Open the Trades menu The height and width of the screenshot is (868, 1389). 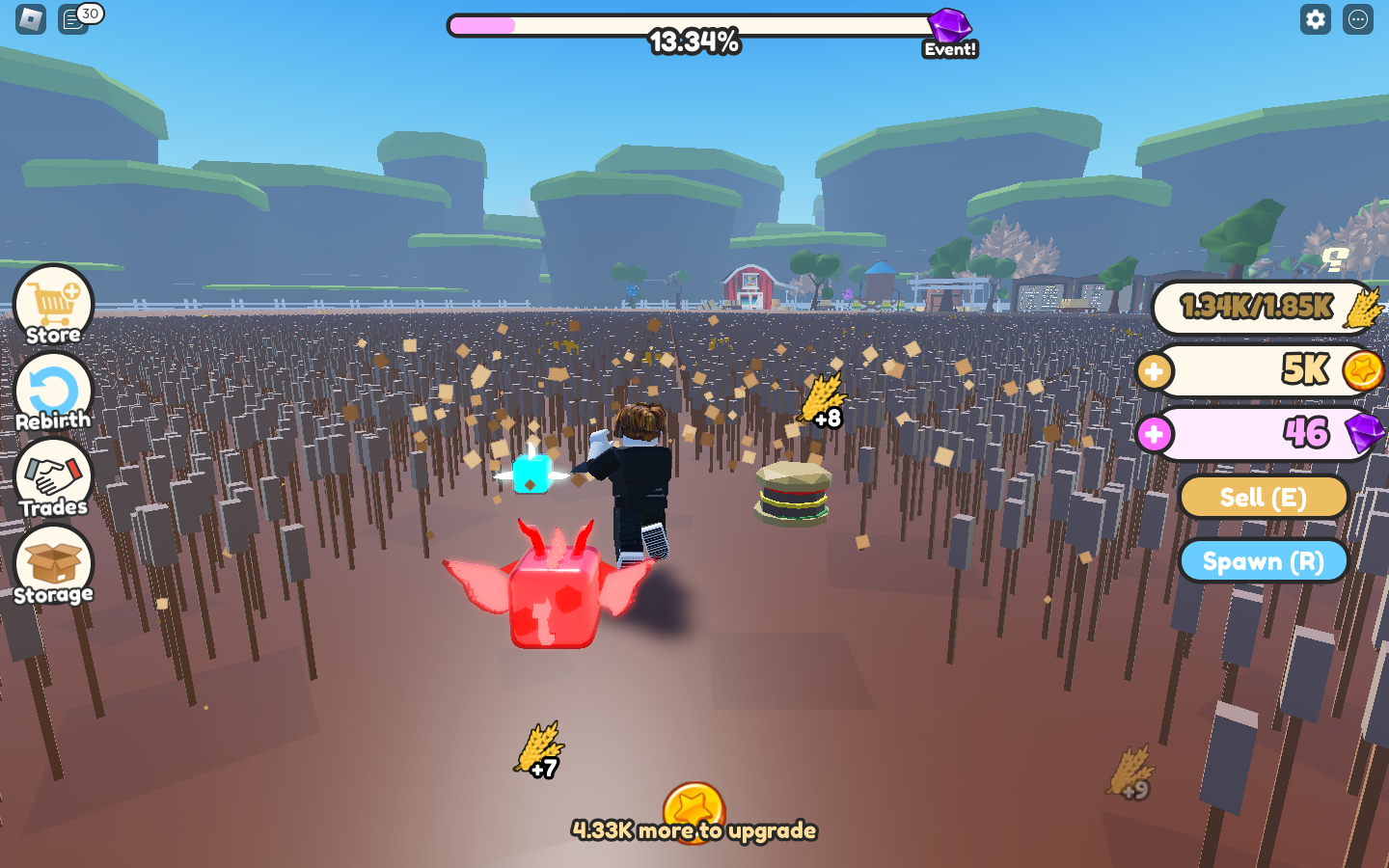[x=54, y=479]
